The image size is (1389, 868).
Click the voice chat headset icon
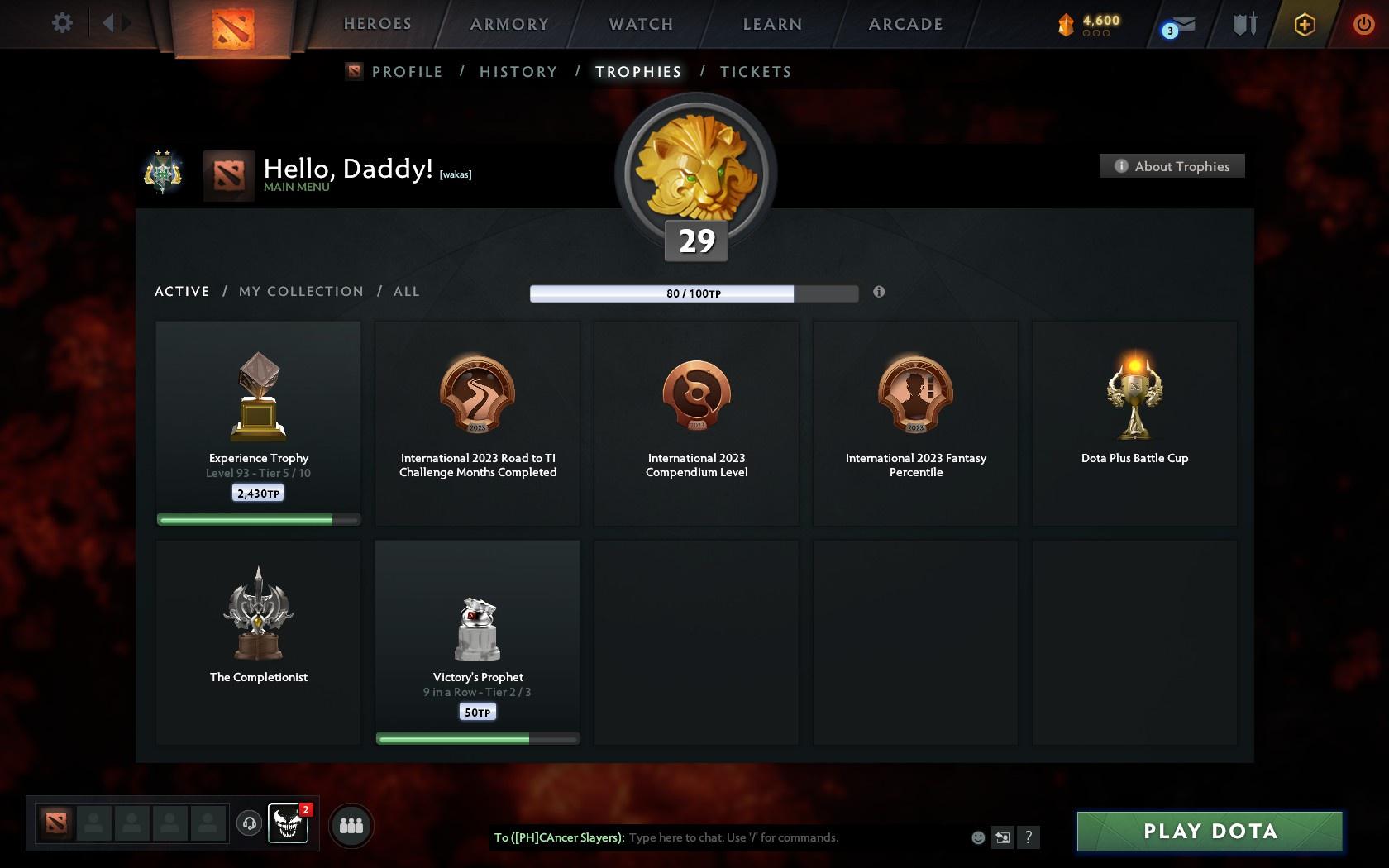click(x=250, y=823)
